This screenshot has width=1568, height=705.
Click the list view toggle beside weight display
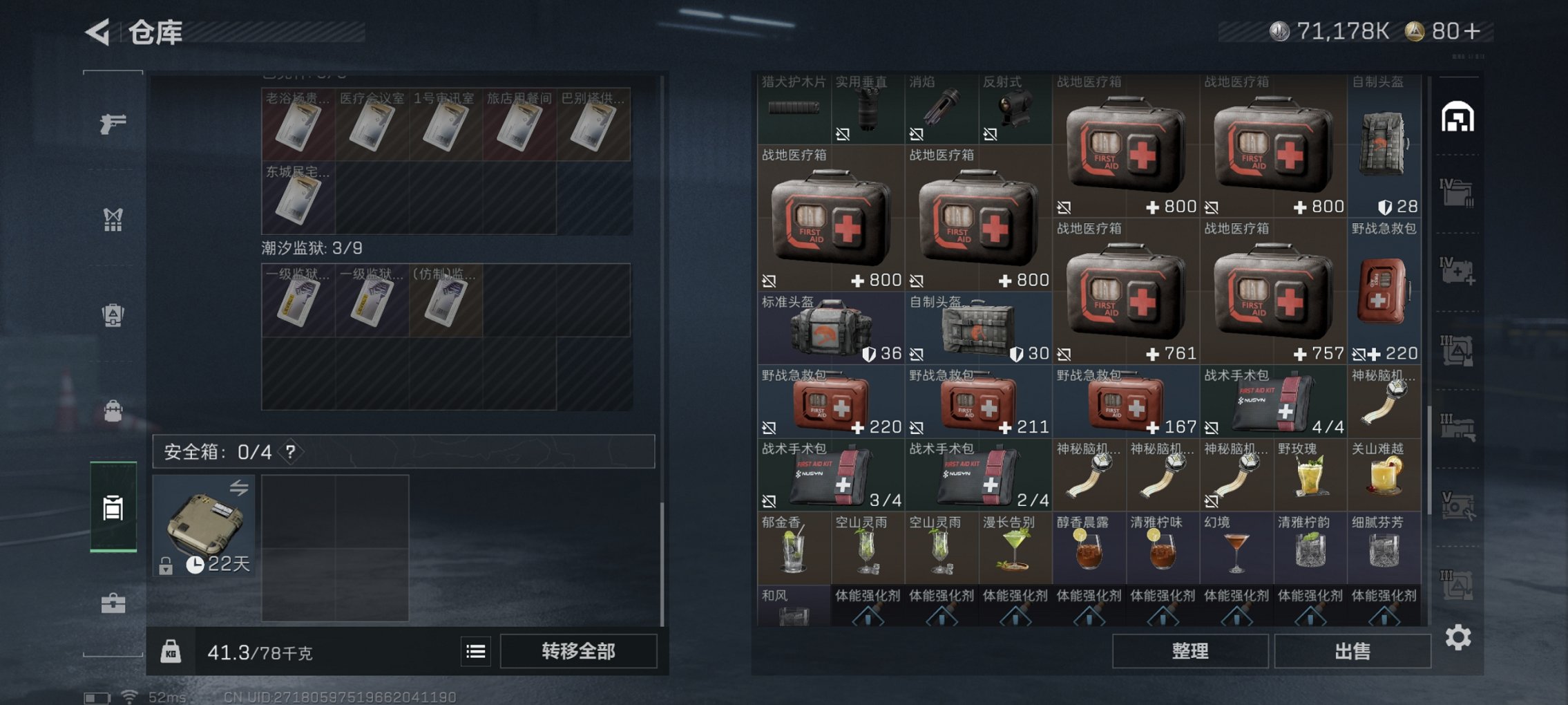pyautogui.click(x=476, y=651)
